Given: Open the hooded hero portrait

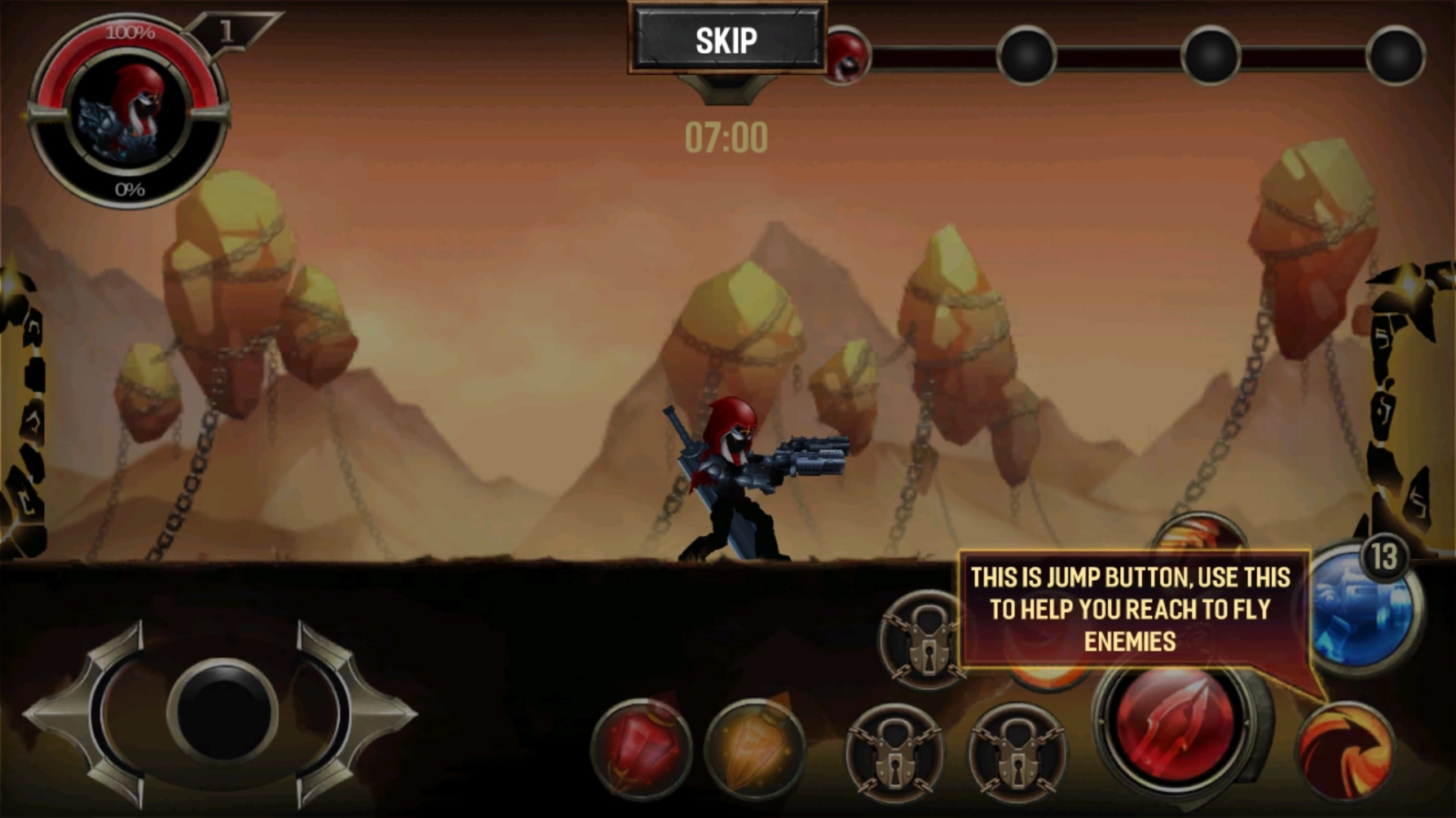Looking at the screenshot, I should 128,112.
